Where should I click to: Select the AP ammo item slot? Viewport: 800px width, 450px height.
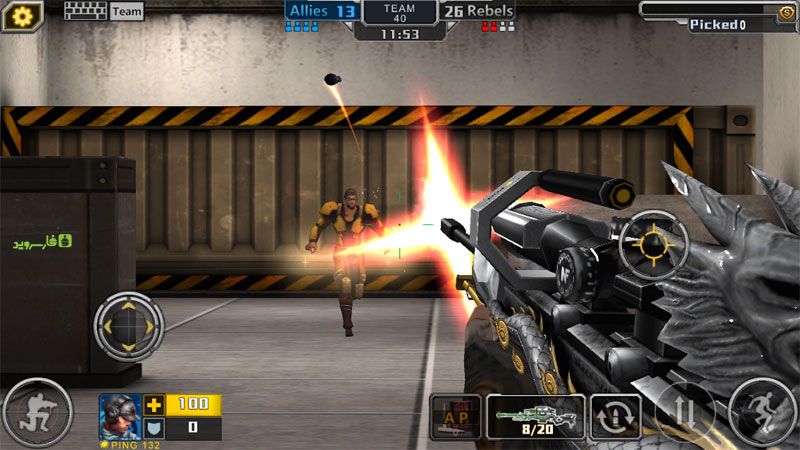tap(455, 417)
